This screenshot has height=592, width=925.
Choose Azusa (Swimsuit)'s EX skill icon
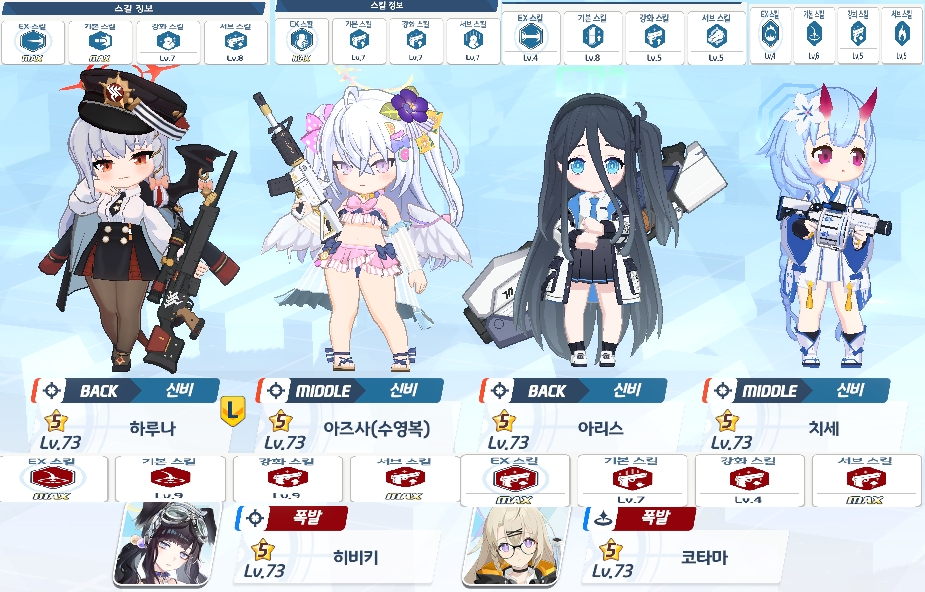pos(301,40)
